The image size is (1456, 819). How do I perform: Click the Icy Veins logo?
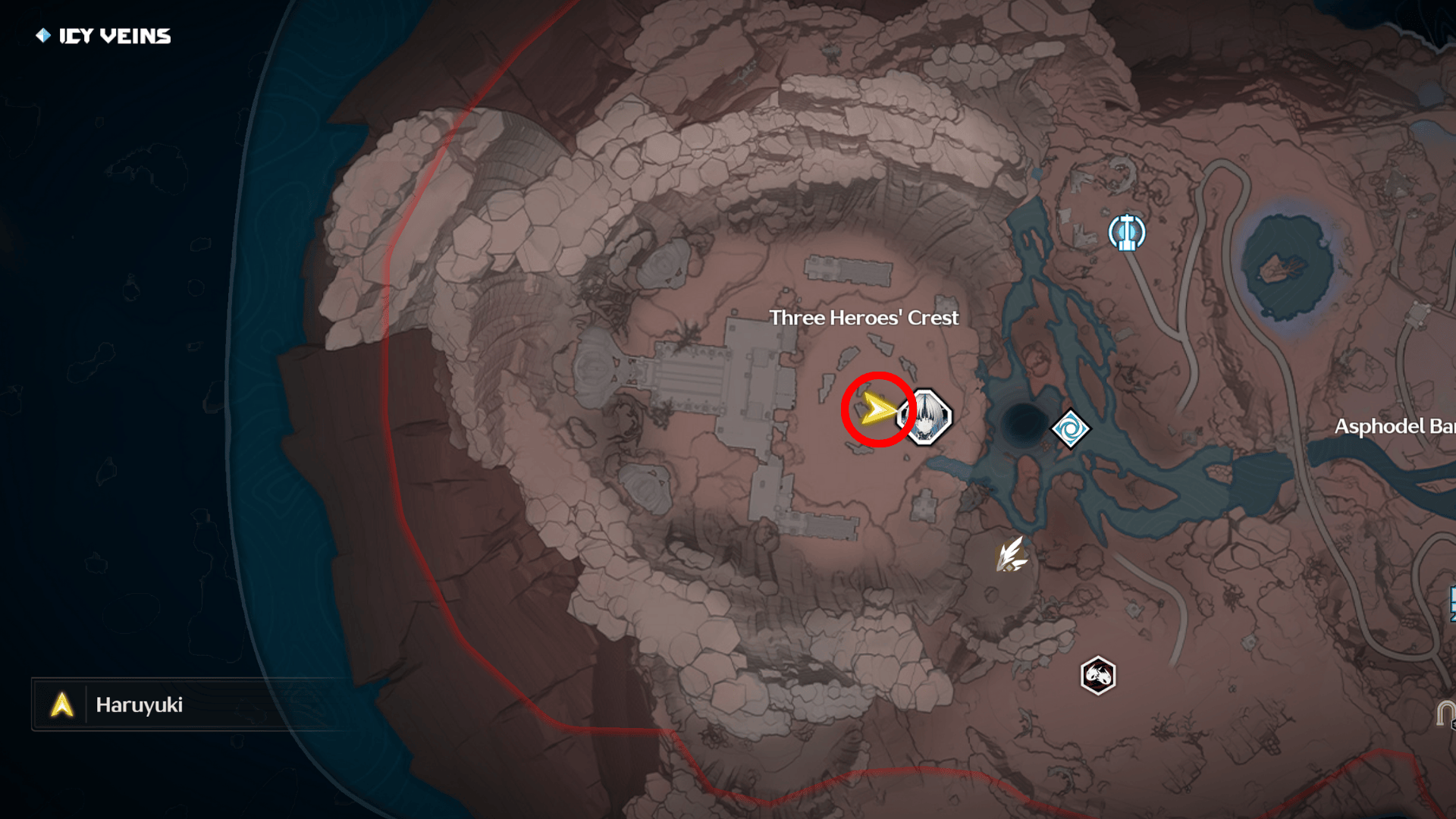point(104,36)
